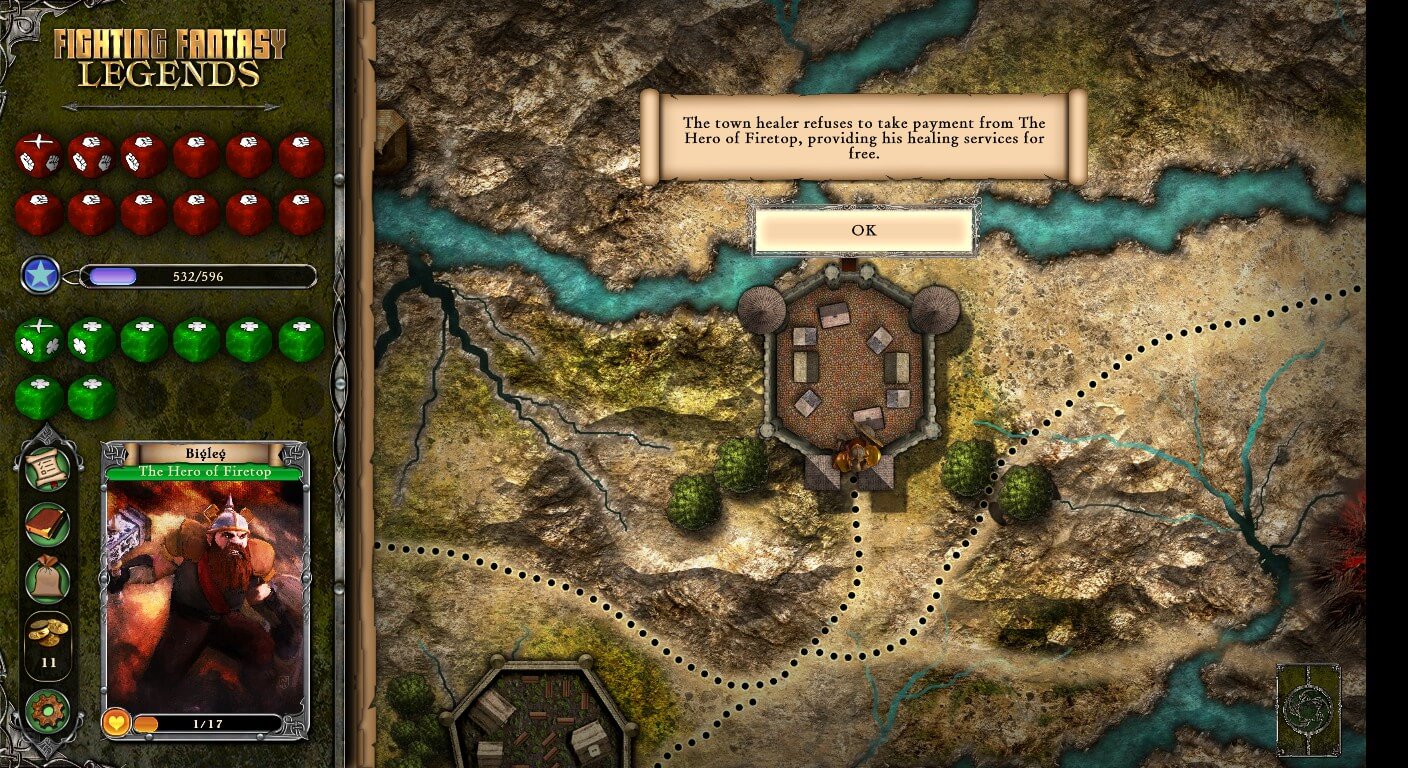Screen dimensions: 1408x768
Task: Click the gold coins pile
Action: coord(48,634)
